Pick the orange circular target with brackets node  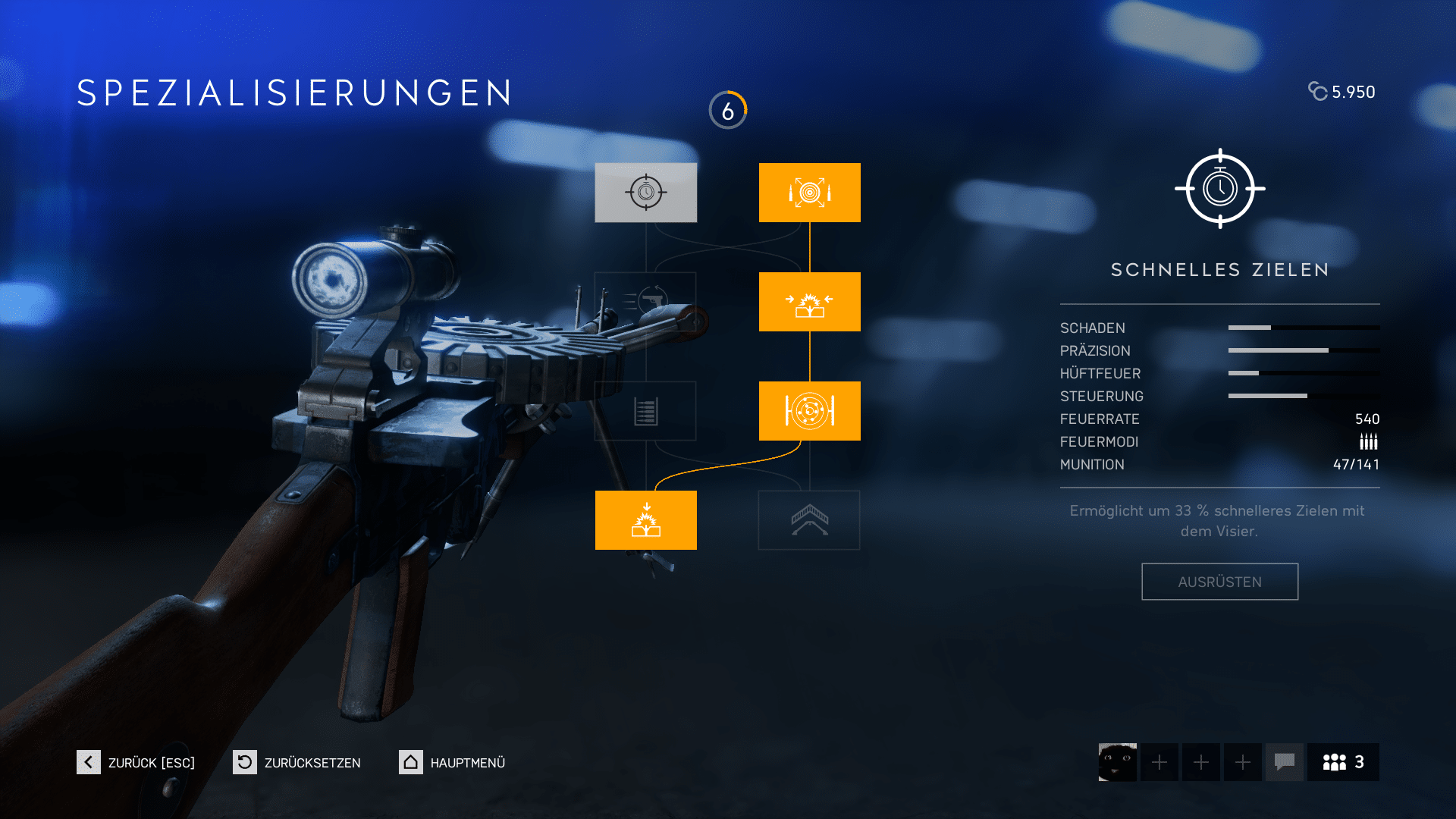(809, 411)
